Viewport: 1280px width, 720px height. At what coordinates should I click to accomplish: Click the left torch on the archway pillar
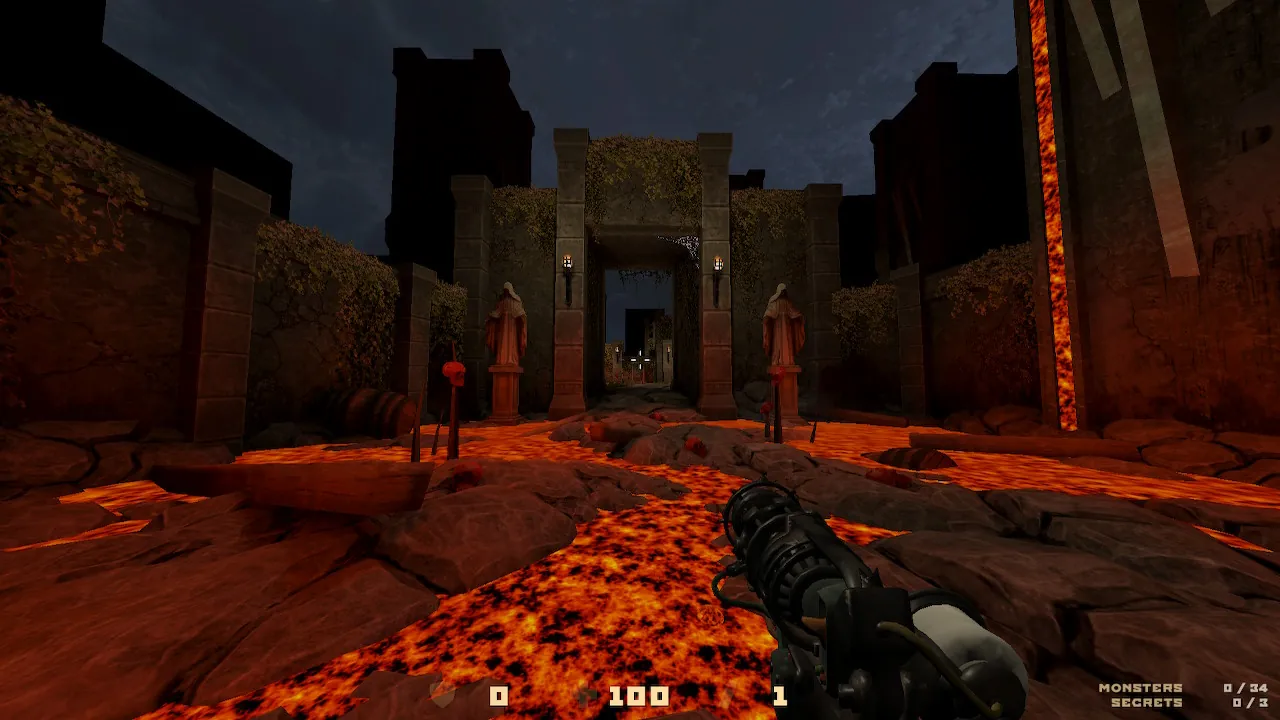click(568, 262)
